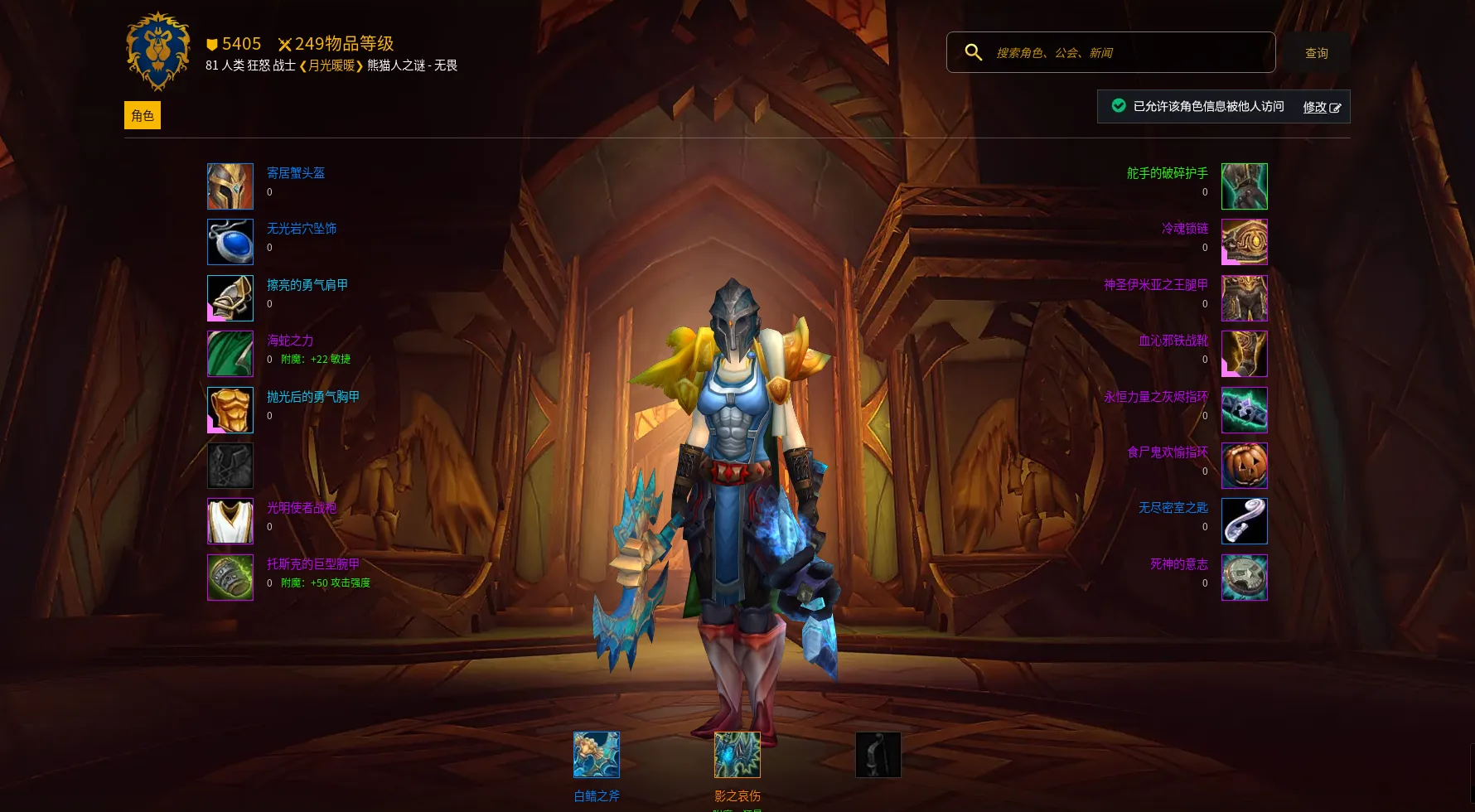Click the 血沁邪铁战靴 boots icon
Screen dimensions: 1475x812
(1244, 354)
